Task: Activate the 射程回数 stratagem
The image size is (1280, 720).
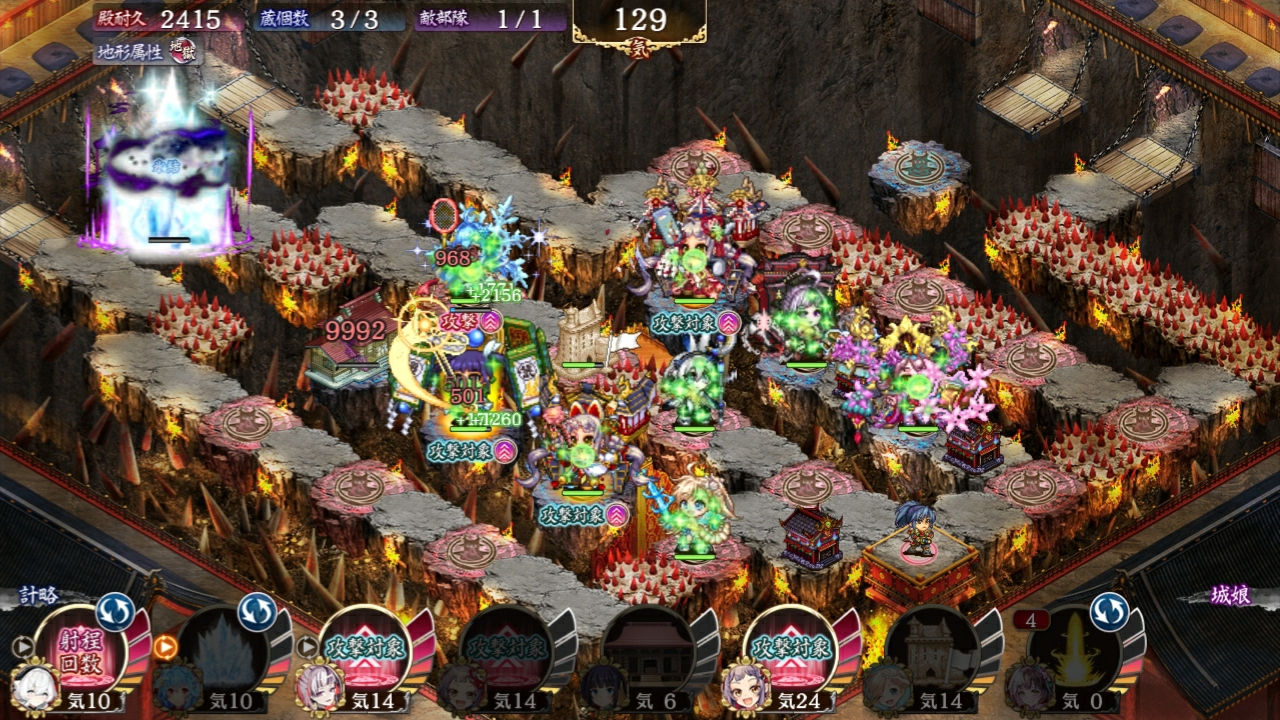Action: [80, 648]
